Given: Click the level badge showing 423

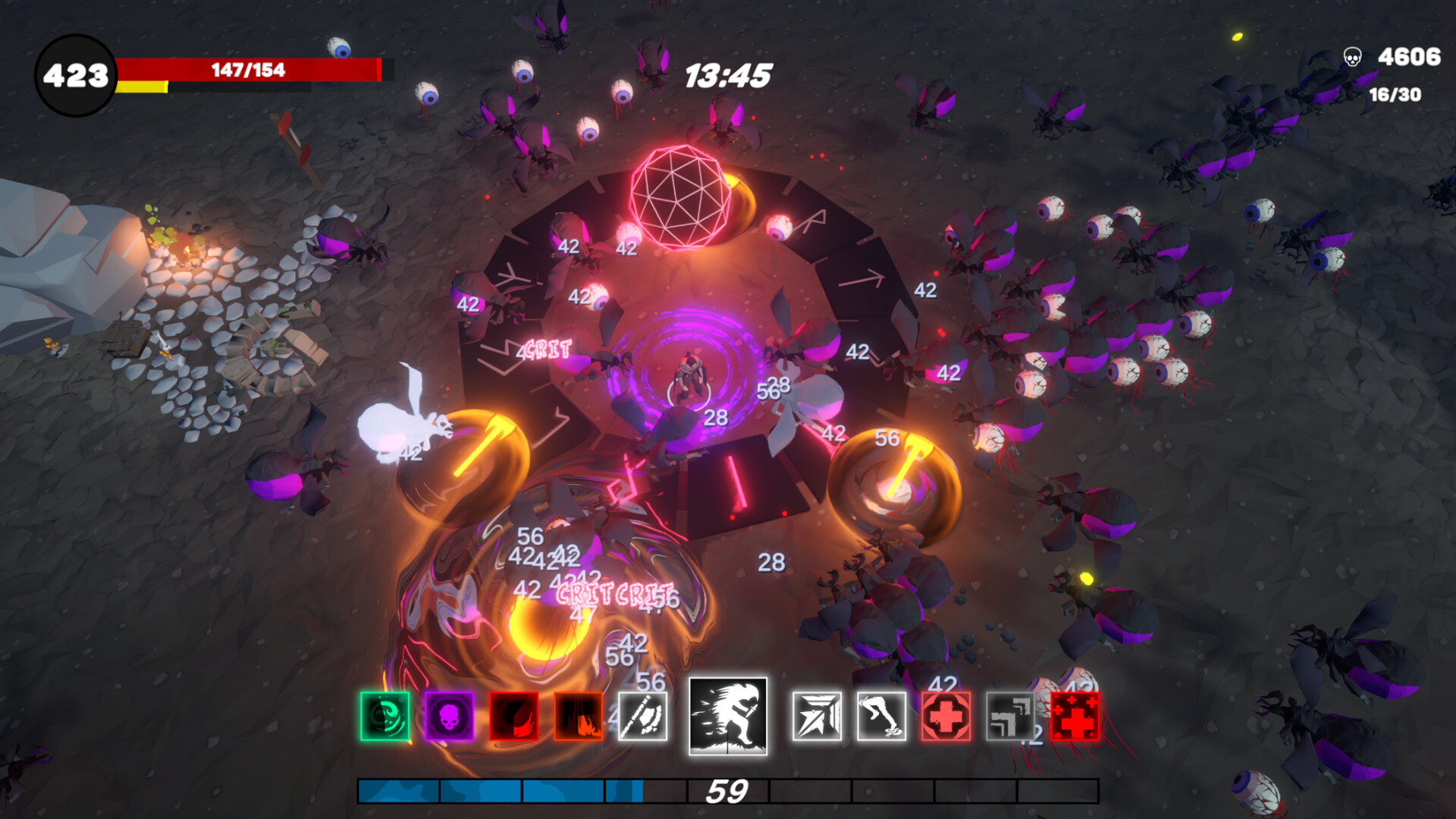Looking at the screenshot, I should tap(76, 72).
